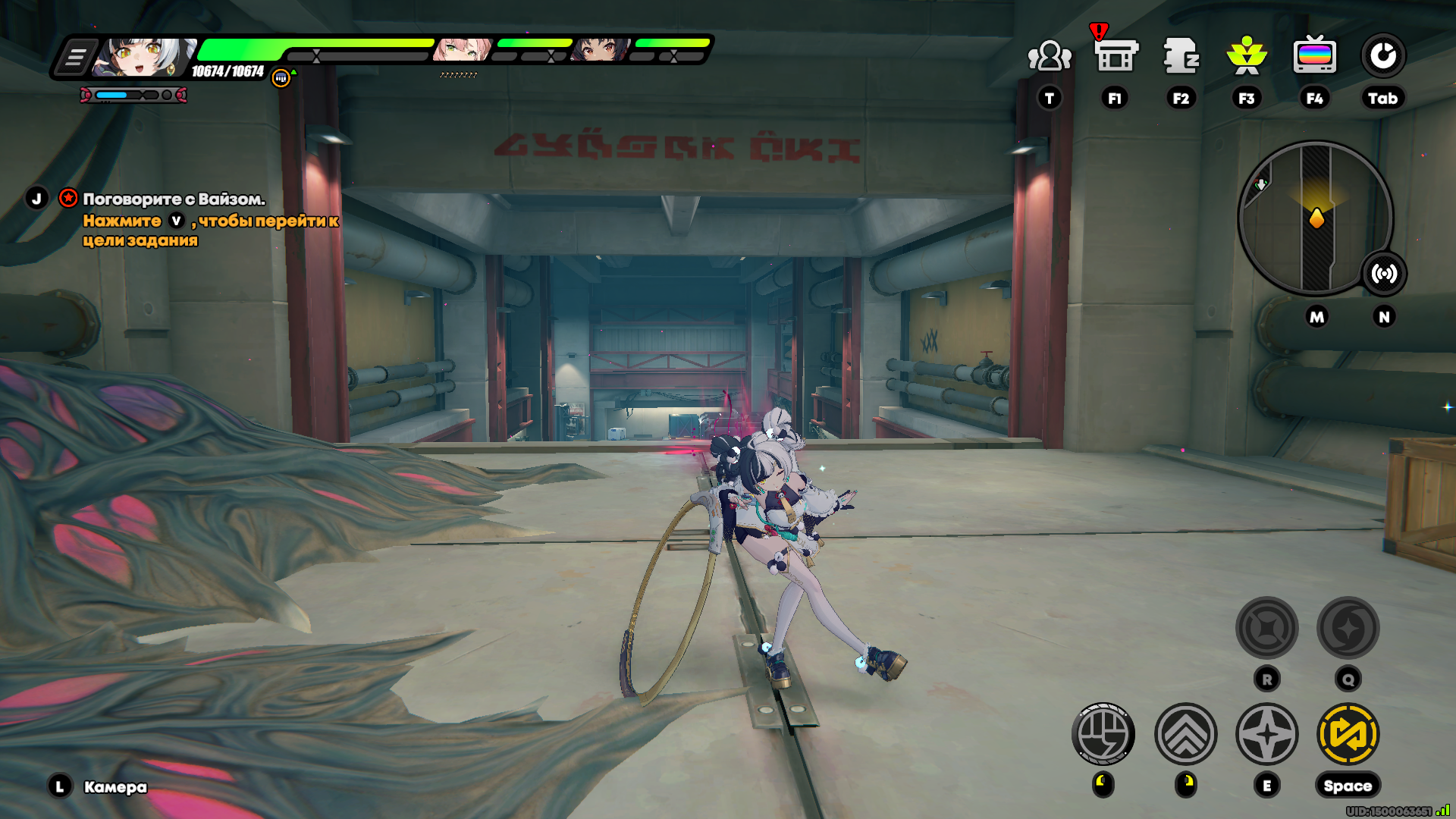Switch to the dark-haired teammate portrait
This screenshot has width=1456, height=819.
(x=601, y=50)
